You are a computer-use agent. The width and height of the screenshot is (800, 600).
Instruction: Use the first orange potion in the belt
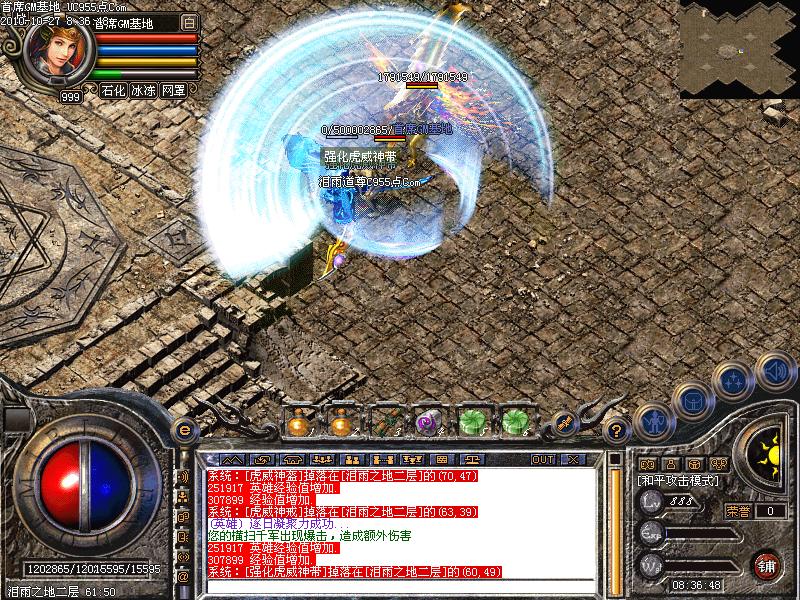click(x=298, y=423)
